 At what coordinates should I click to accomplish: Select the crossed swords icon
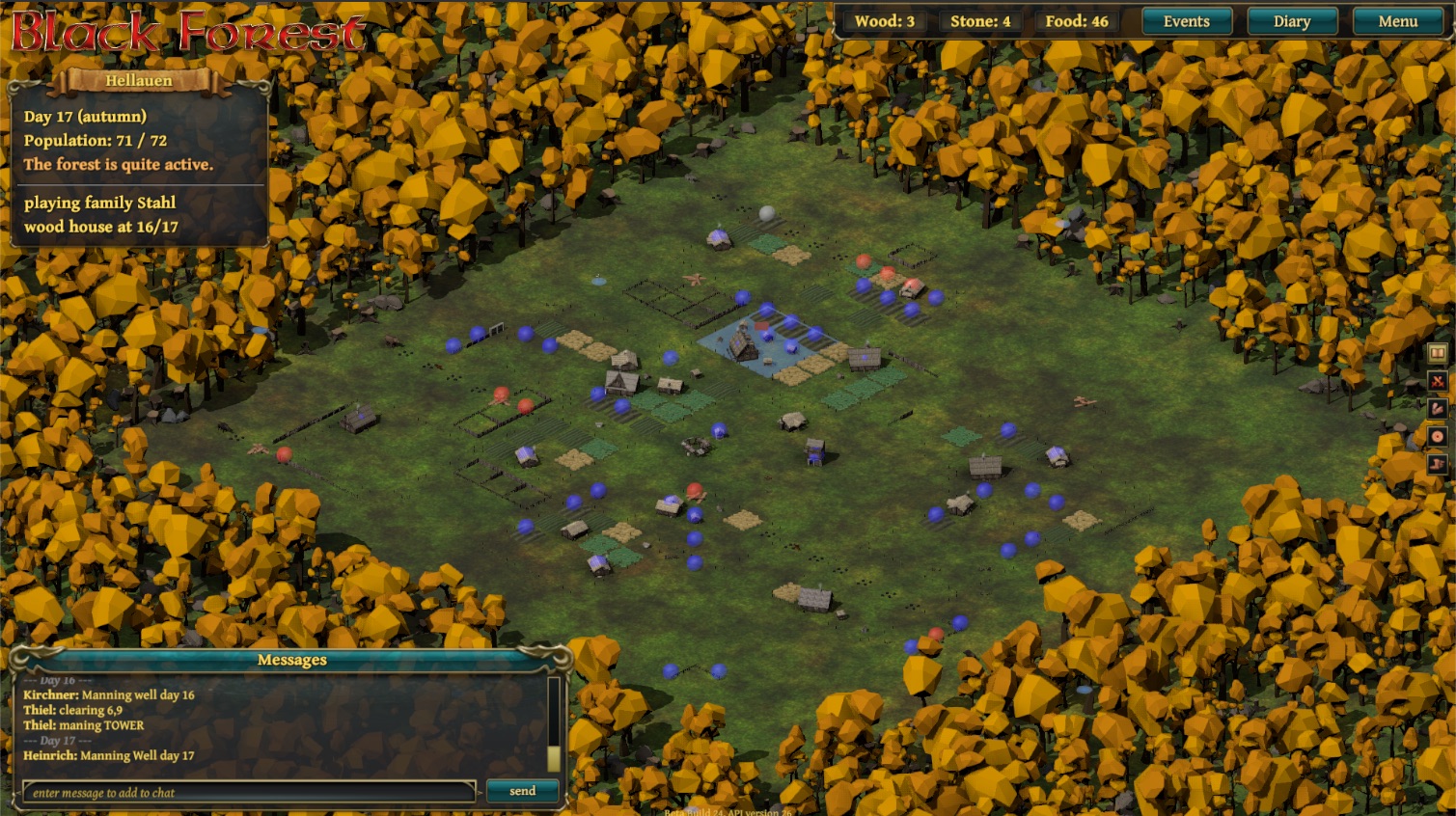[x=1438, y=381]
